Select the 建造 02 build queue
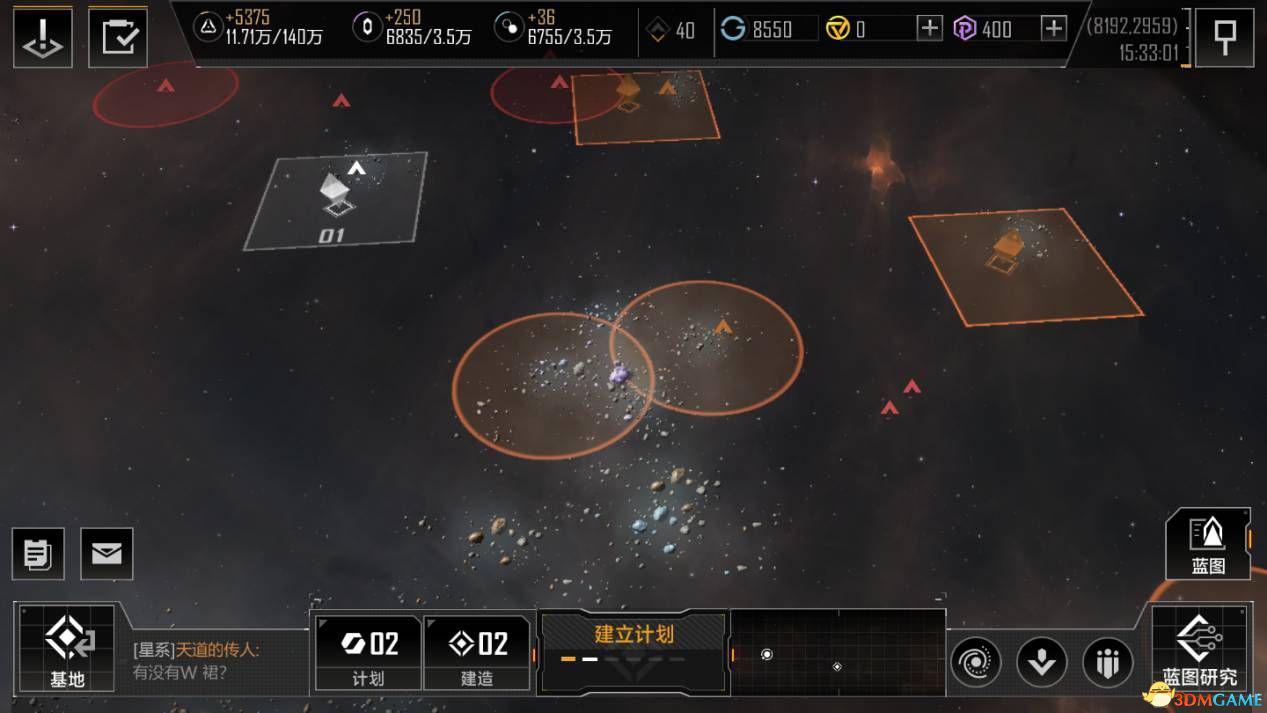This screenshot has height=713, width=1267. [477, 652]
